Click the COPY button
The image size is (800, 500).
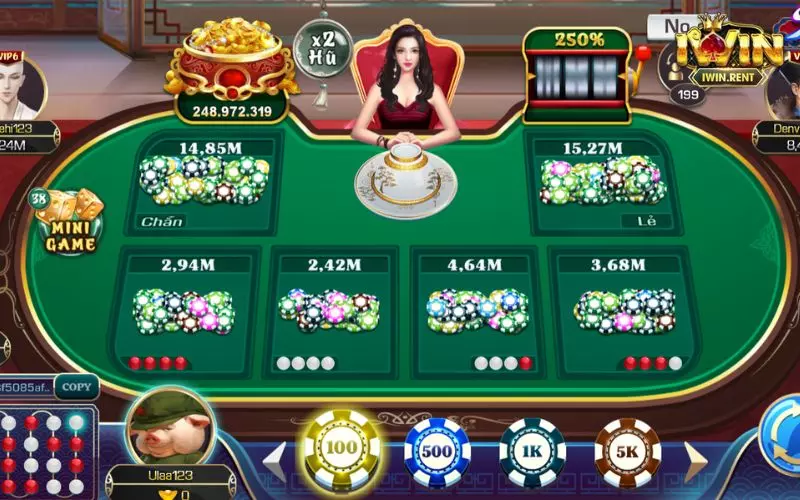point(76,386)
